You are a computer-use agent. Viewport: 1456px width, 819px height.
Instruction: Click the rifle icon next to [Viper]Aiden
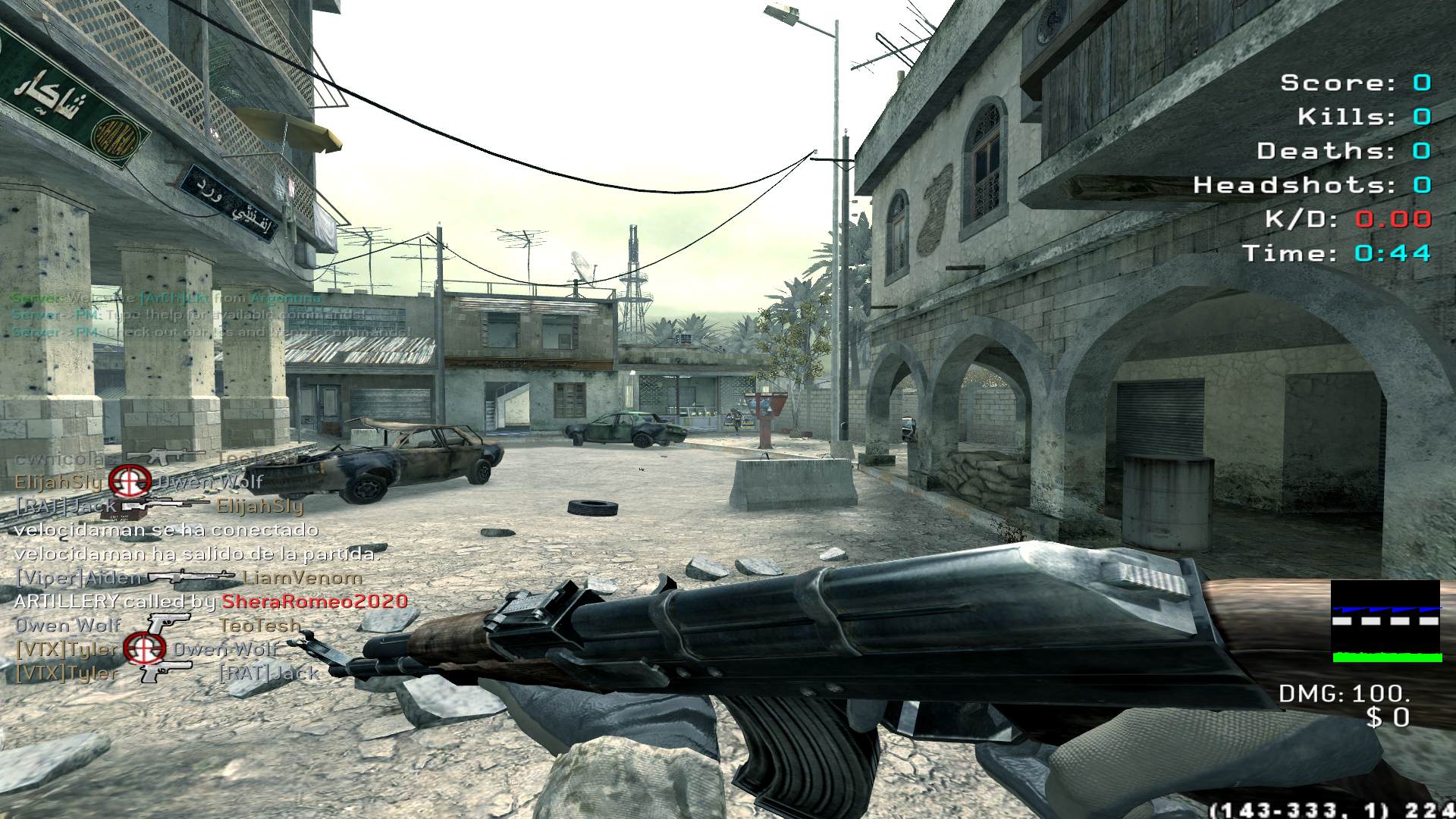pyautogui.click(x=191, y=577)
